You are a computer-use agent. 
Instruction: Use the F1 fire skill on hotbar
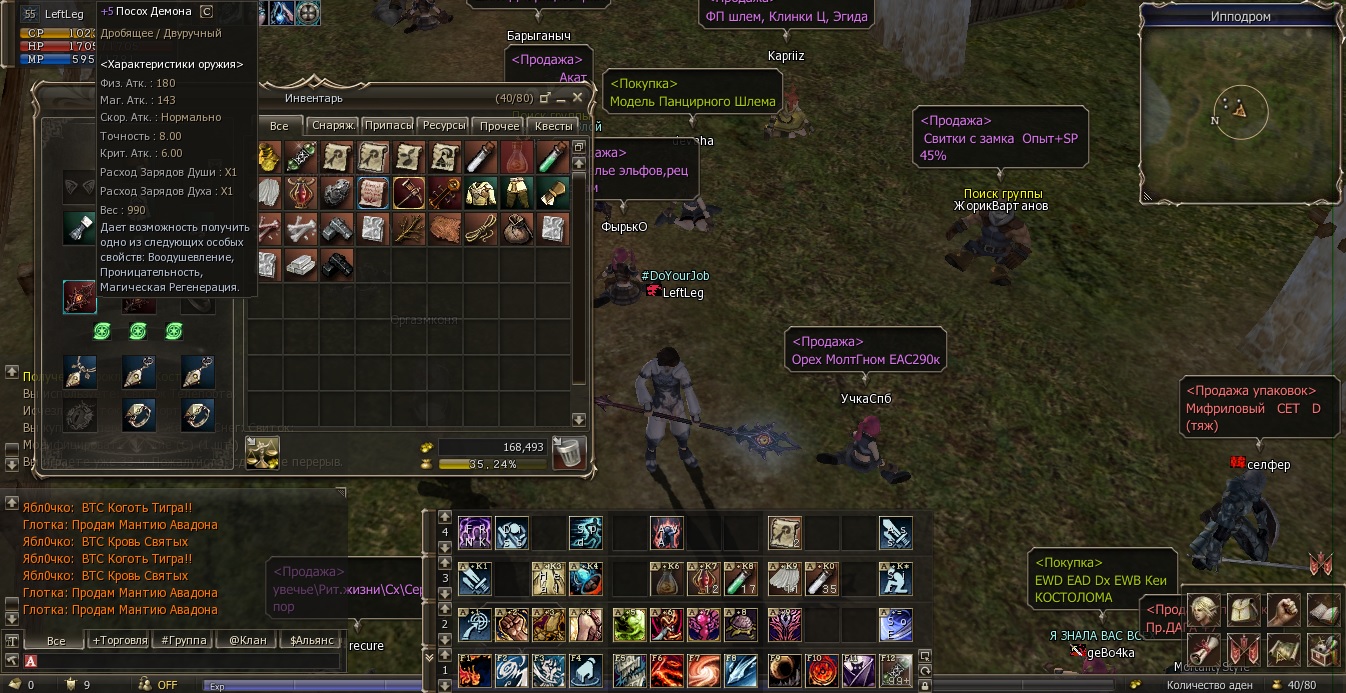tap(475, 669)
